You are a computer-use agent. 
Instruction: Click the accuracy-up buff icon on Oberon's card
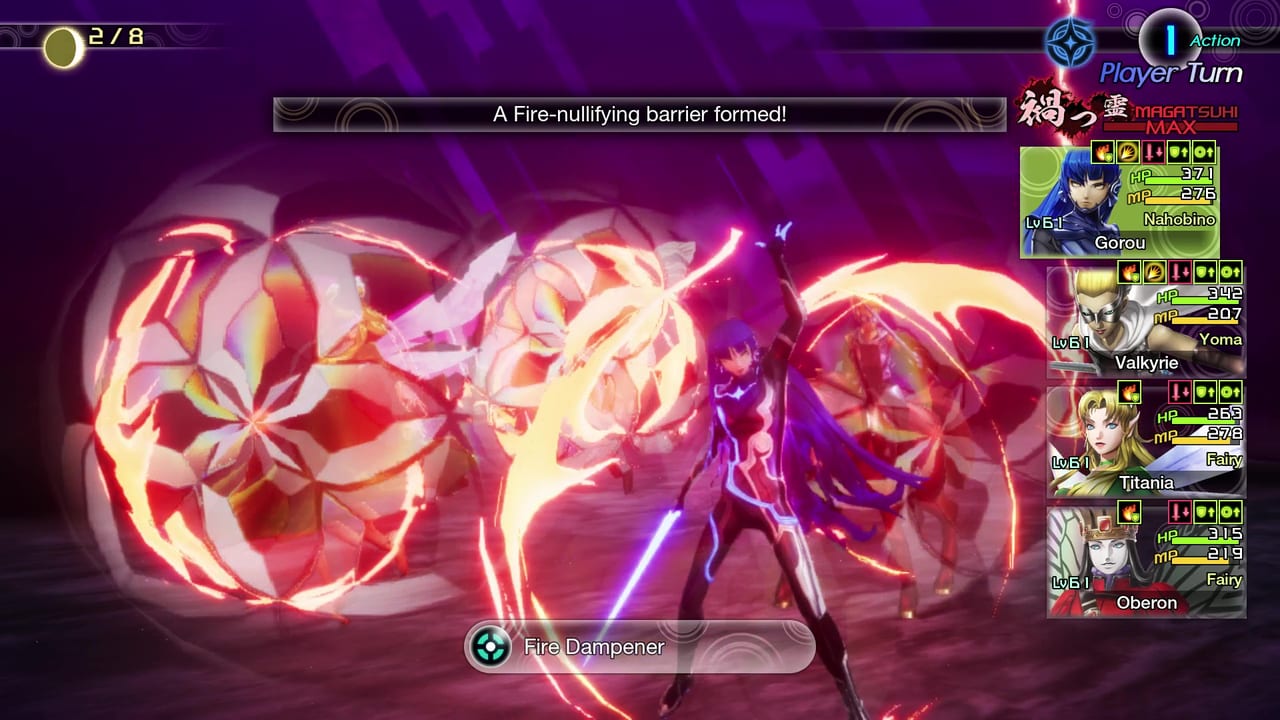(x=1230, y=513)
